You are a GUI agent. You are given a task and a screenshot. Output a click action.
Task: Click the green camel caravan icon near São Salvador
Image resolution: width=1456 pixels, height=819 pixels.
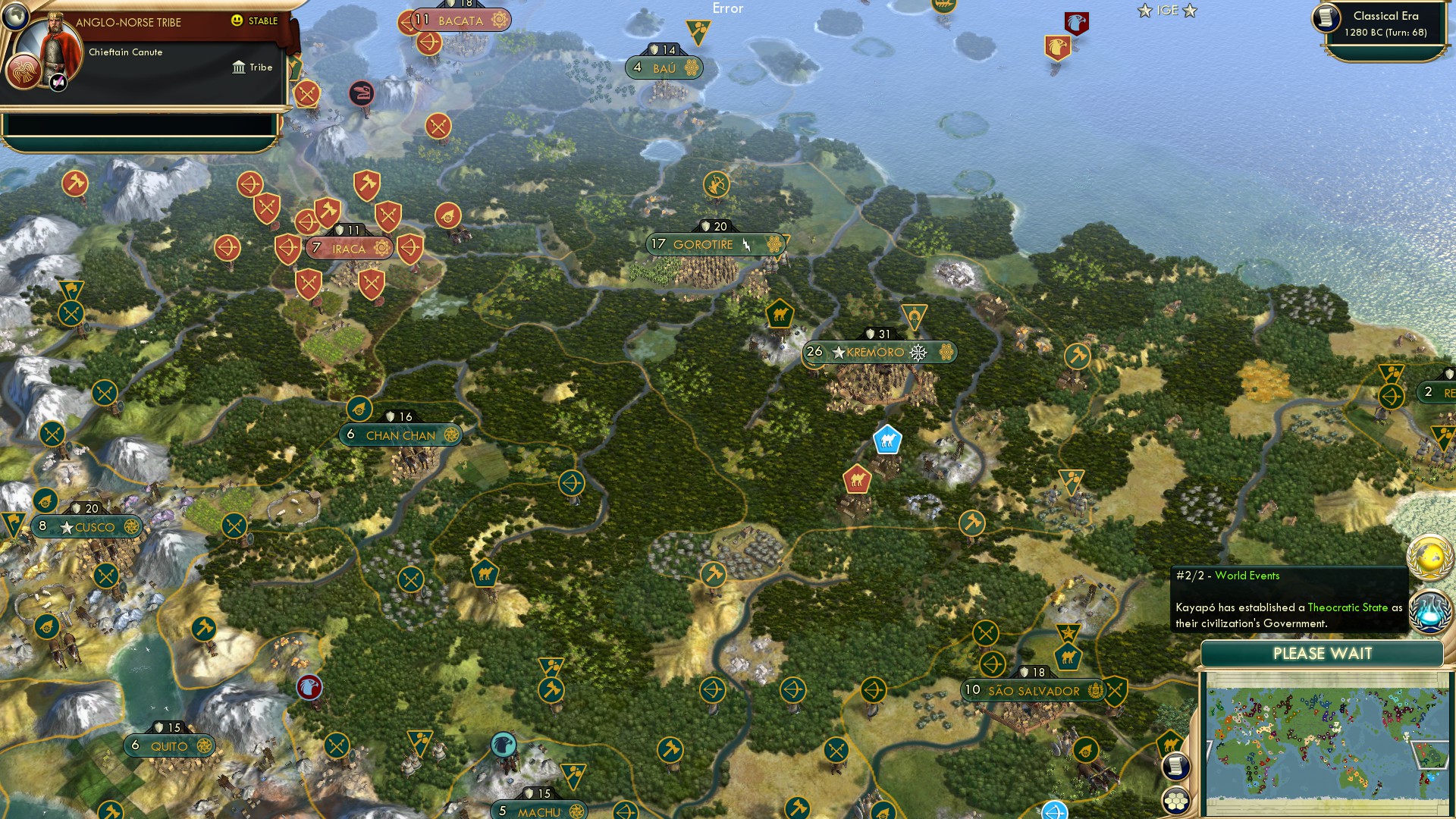(x=1067, y=657)
